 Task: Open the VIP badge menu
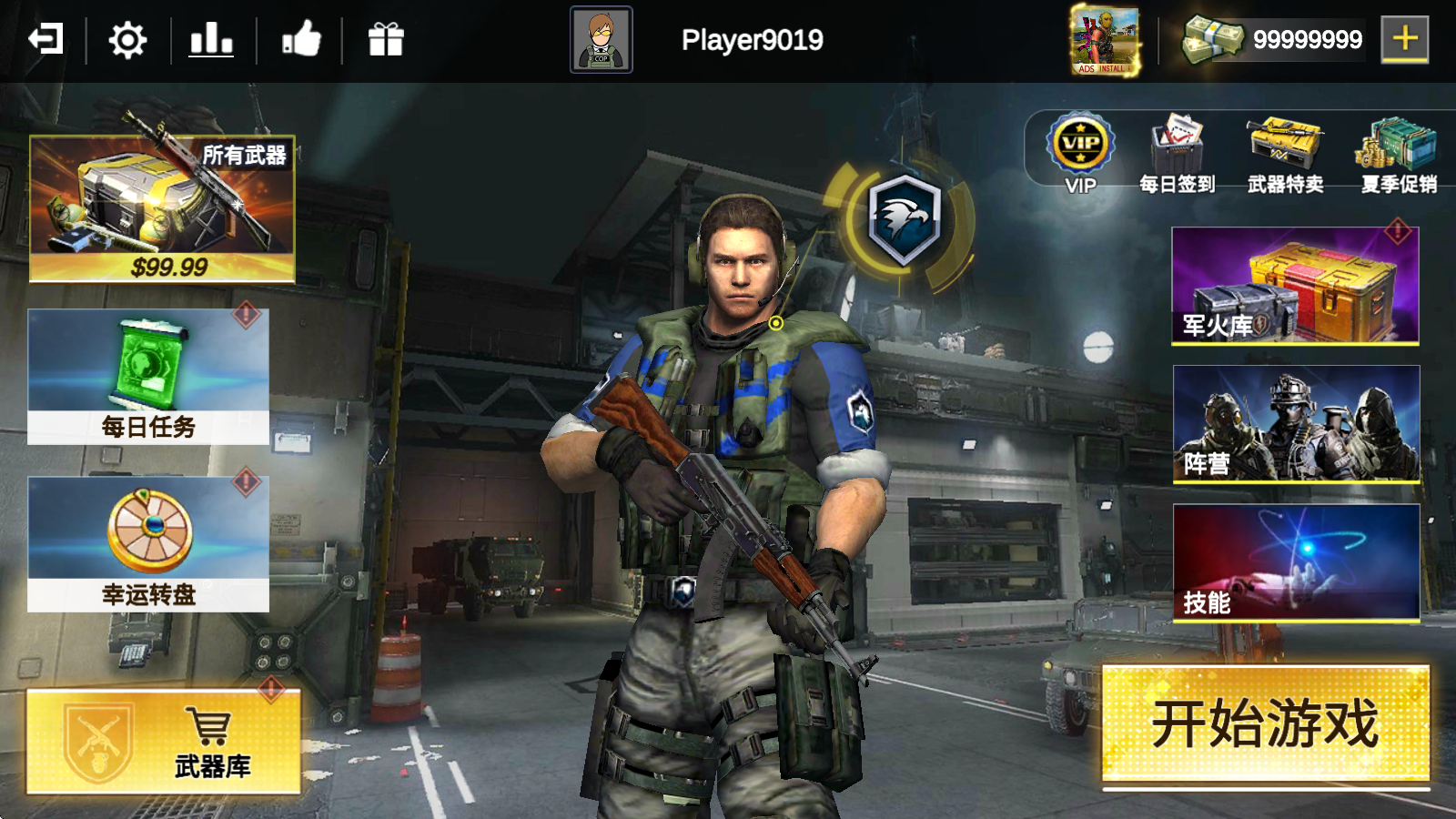coord(1080,152)
